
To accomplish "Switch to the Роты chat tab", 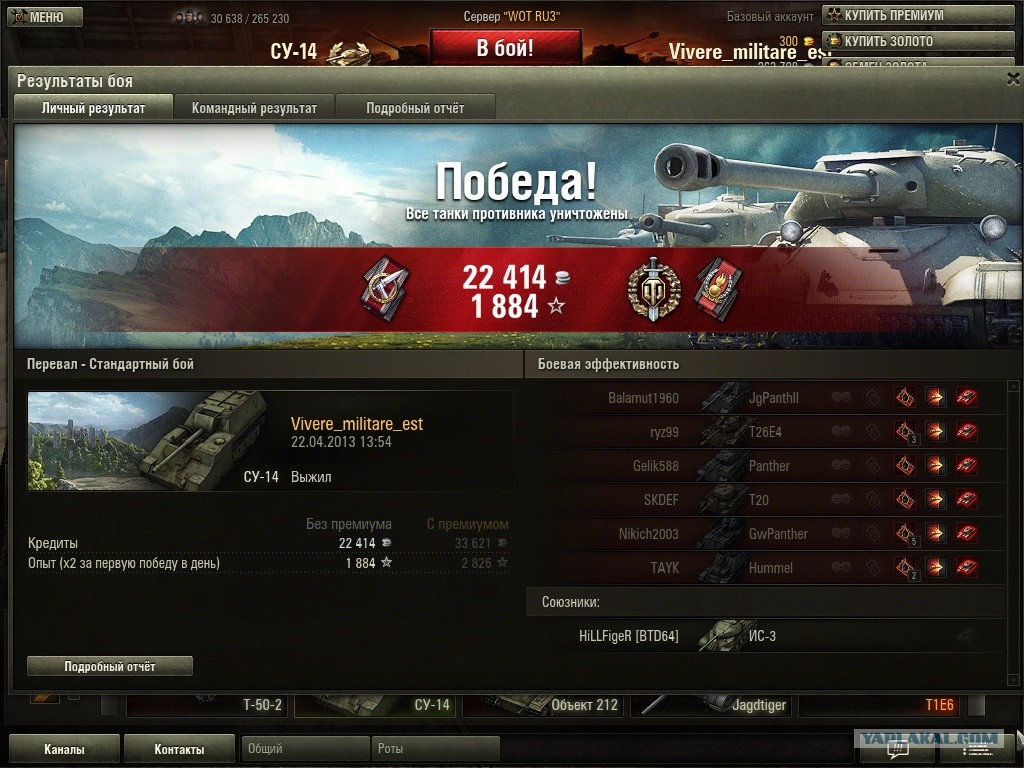I will [x=435, y=749].
